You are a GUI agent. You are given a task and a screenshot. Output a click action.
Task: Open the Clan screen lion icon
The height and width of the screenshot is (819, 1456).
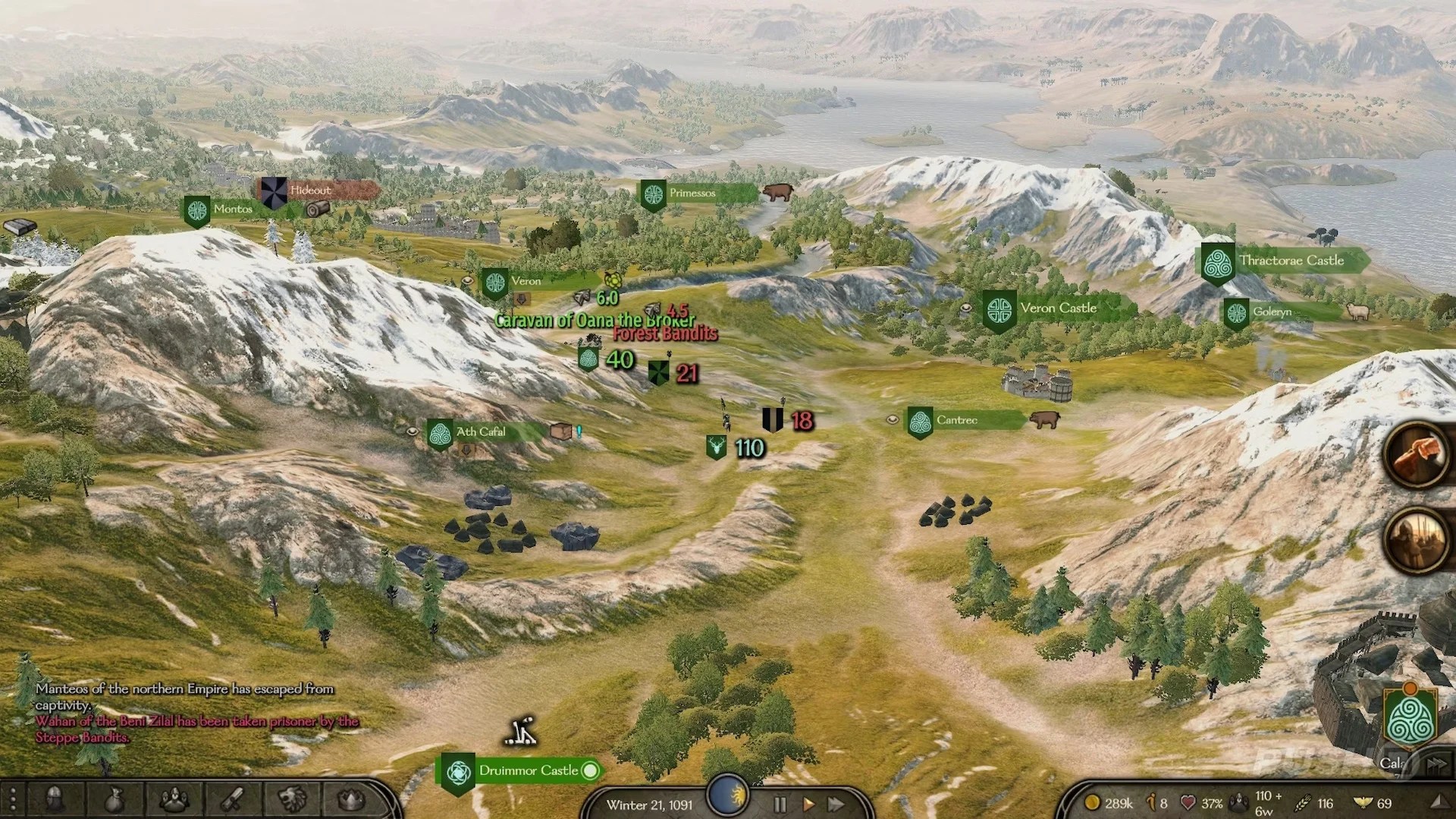(292, 800)
